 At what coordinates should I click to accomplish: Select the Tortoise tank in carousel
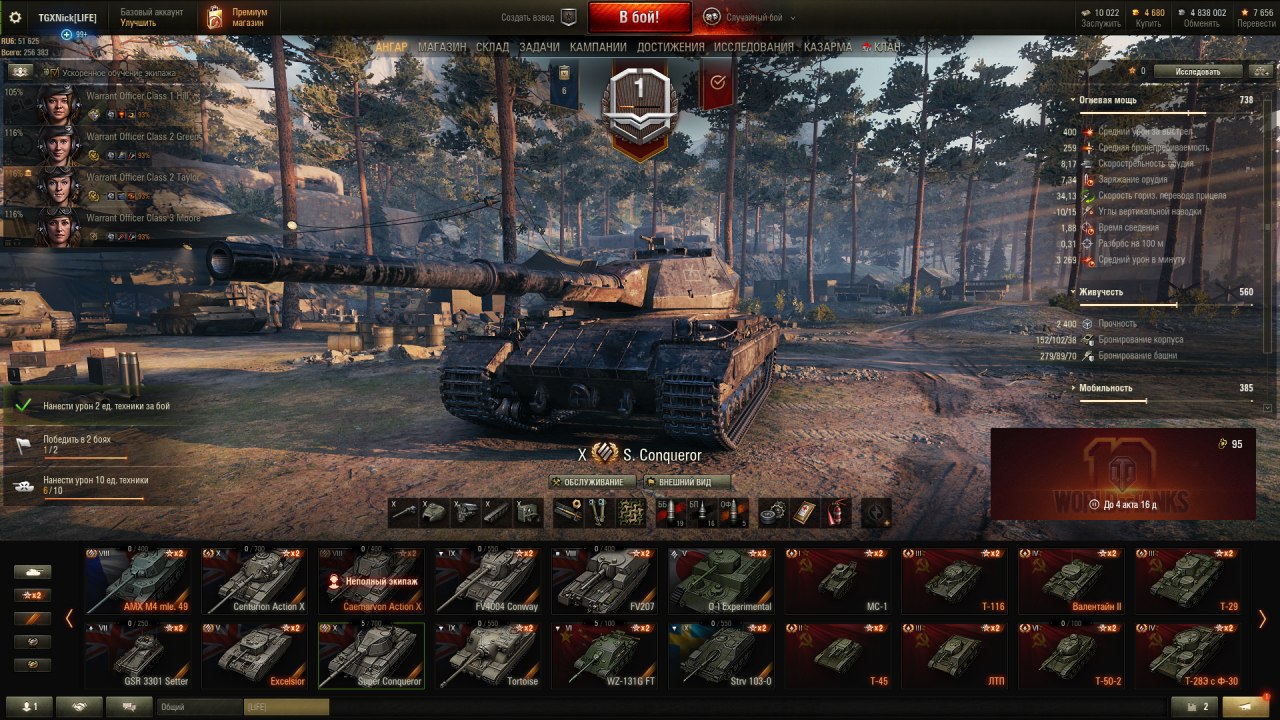tap(488, 656)
